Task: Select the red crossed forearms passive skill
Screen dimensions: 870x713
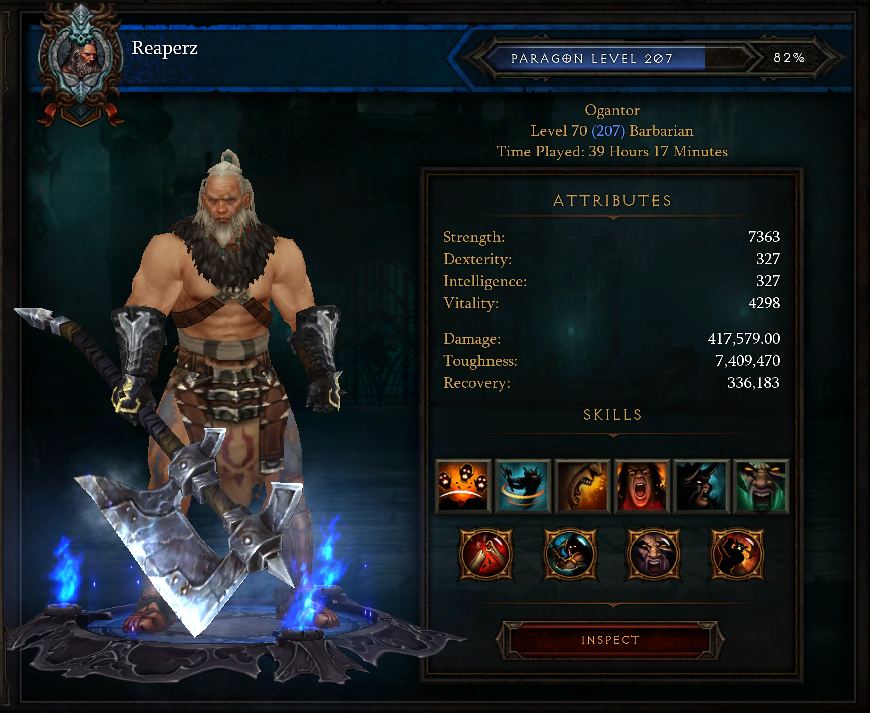Action: click(486, 554)
